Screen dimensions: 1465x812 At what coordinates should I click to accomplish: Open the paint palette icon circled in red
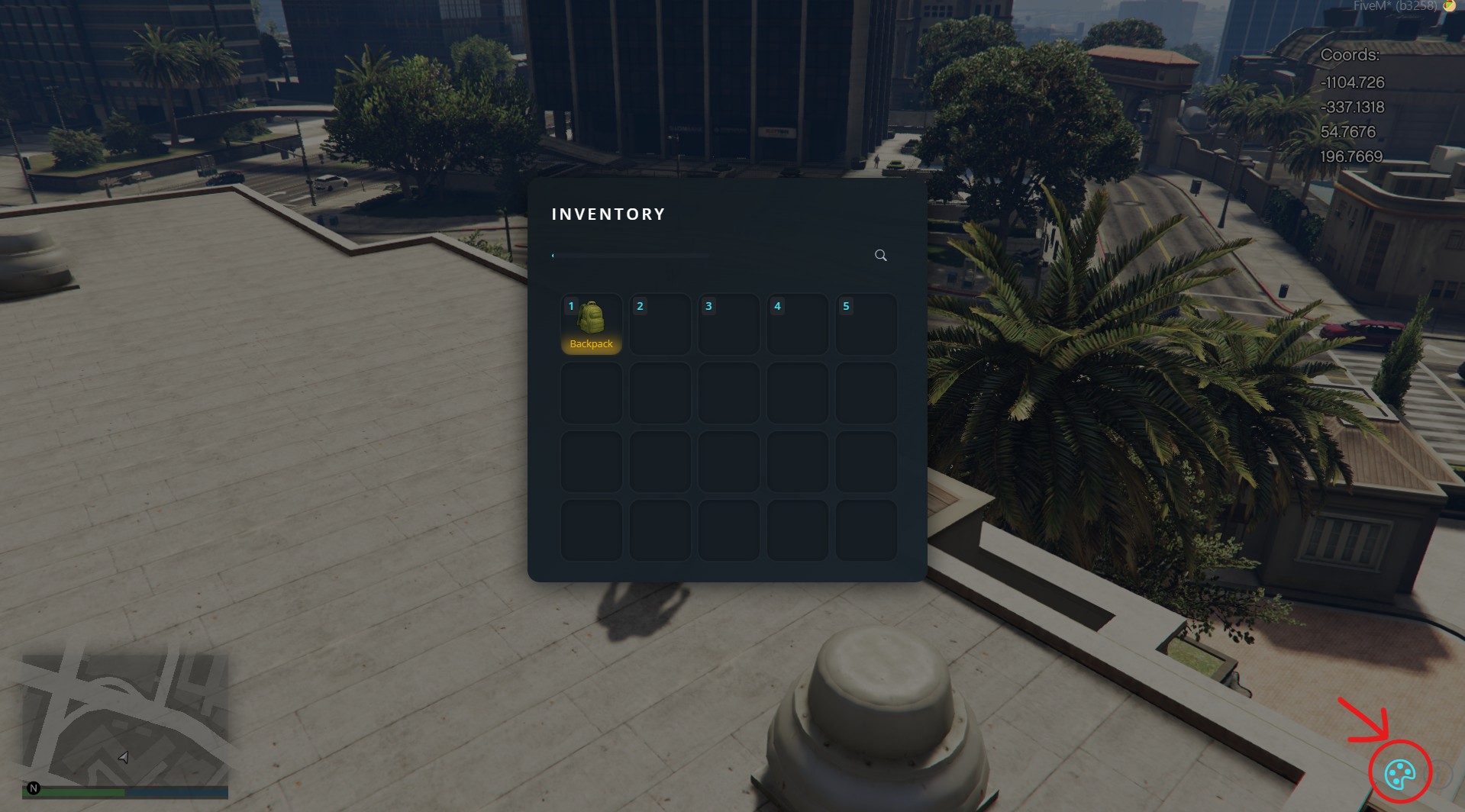click(x=1401, y=775)
